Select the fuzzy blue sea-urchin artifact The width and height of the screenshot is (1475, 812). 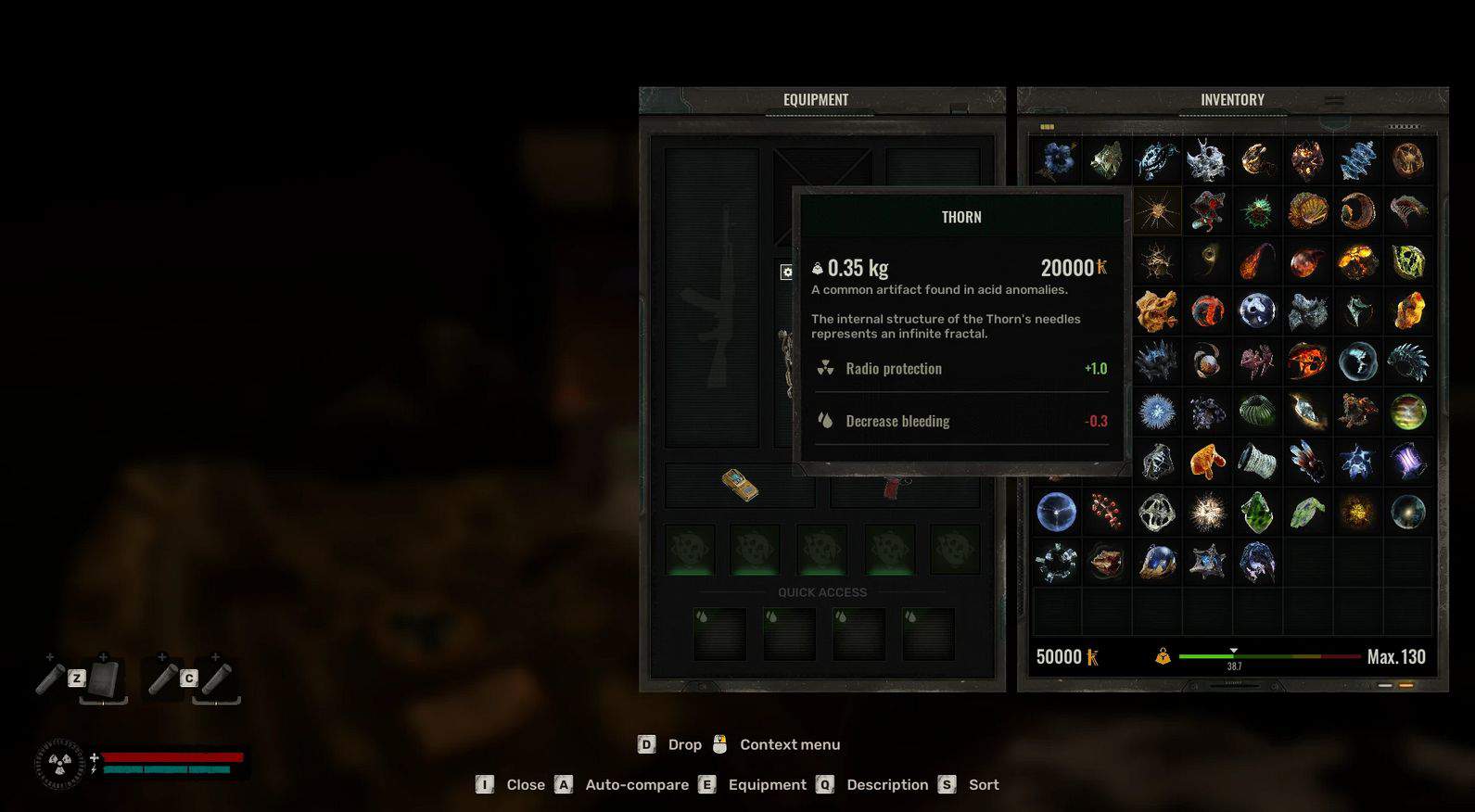1156,412
